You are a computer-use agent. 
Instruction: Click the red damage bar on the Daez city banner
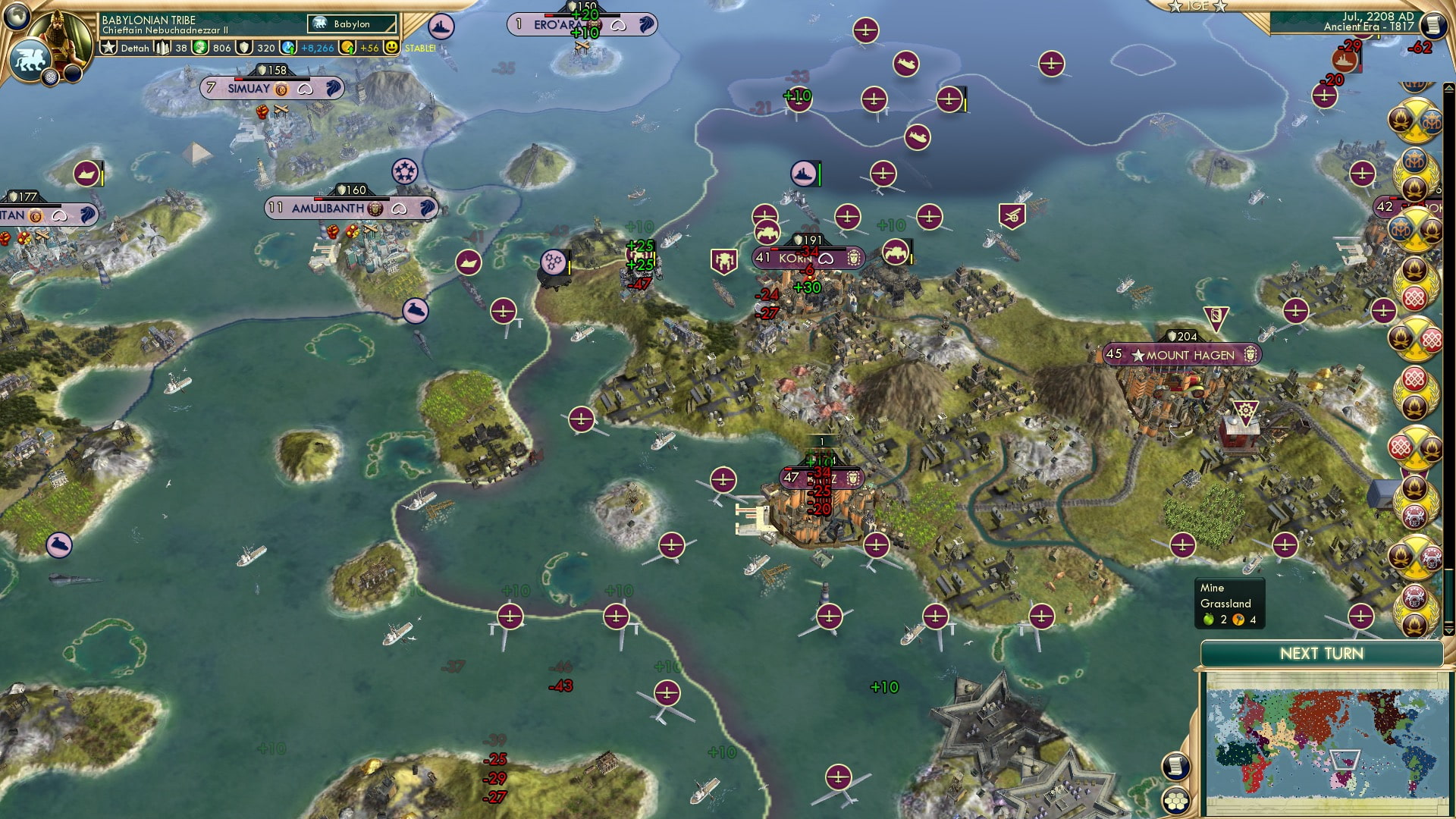789,469
